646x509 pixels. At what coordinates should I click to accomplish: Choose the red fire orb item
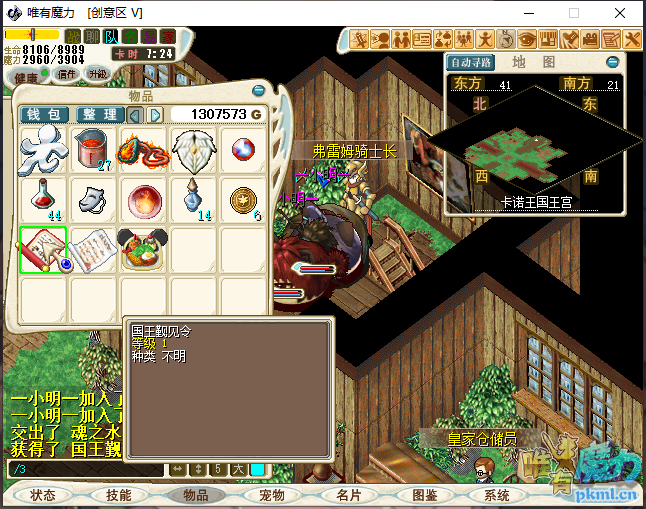coord(144,200)
